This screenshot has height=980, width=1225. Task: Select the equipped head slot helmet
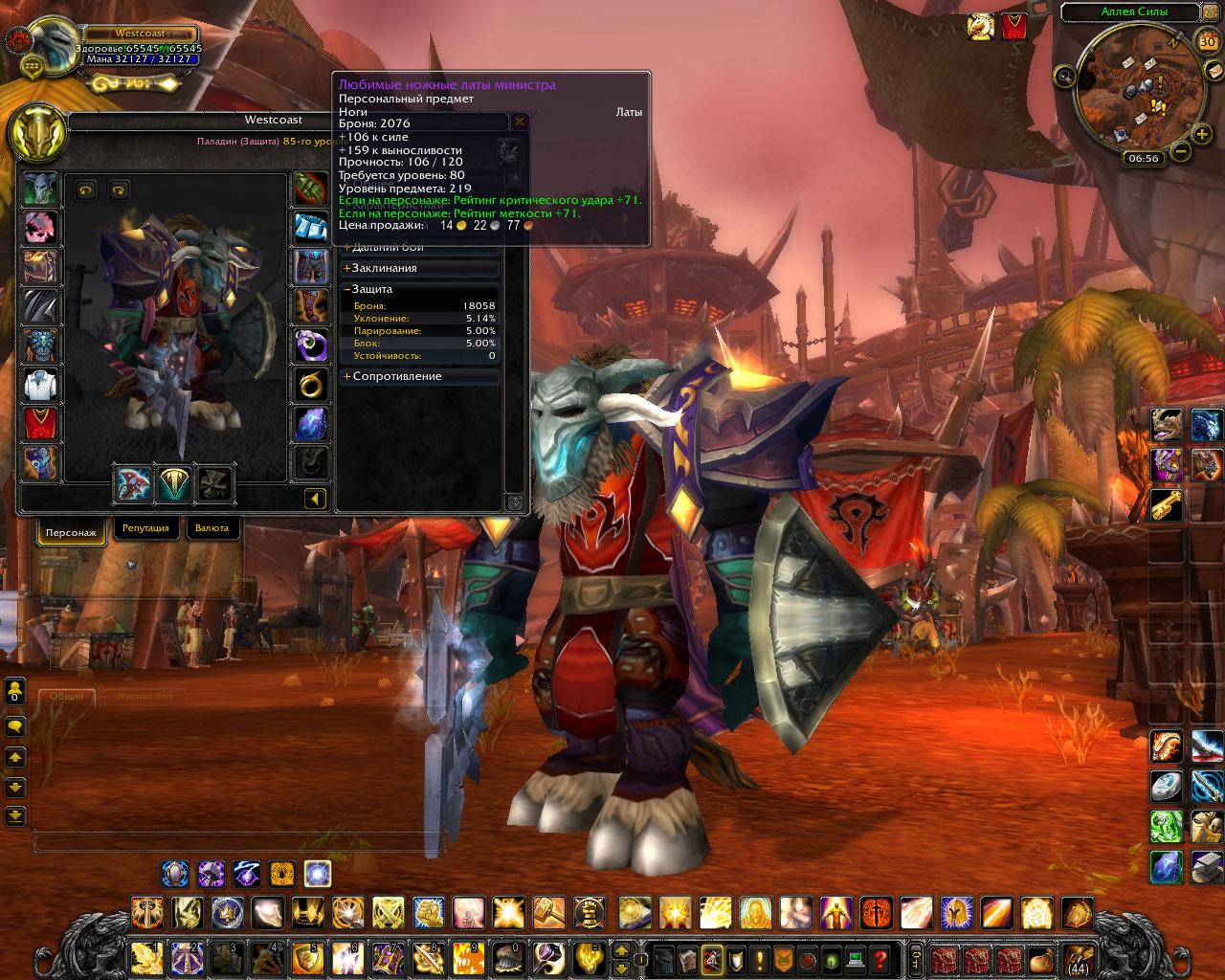click(40, 189)
